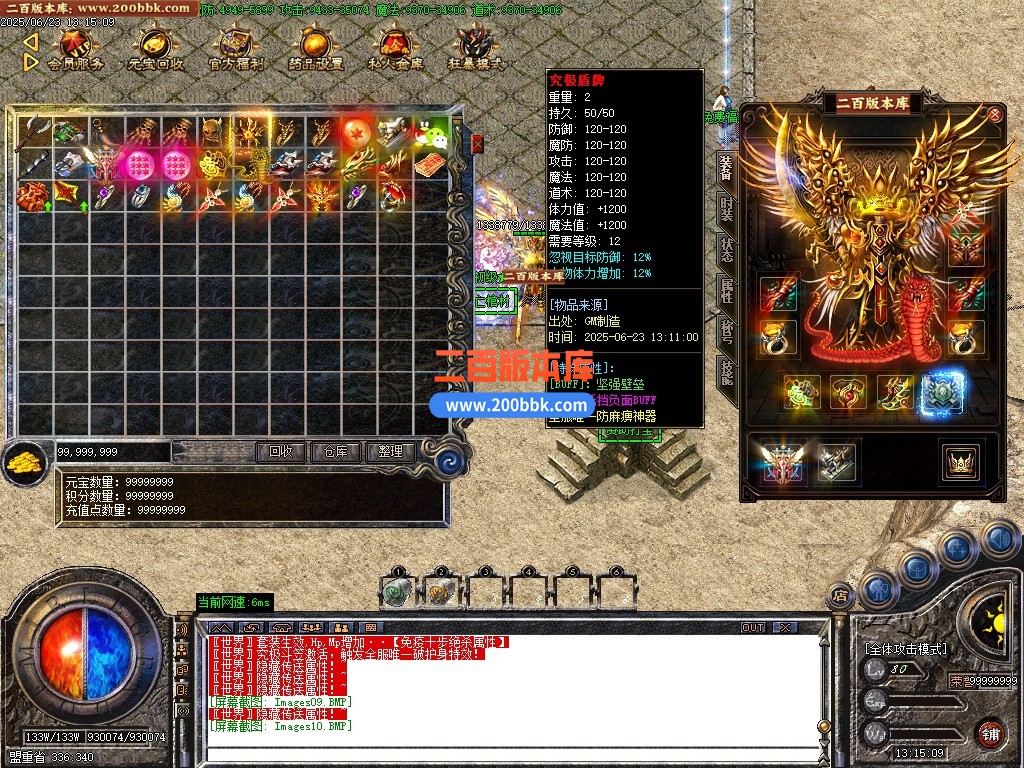1024x768 pixels.
Task: Open the 仓库 warehouse button
Action: [335, 452]
